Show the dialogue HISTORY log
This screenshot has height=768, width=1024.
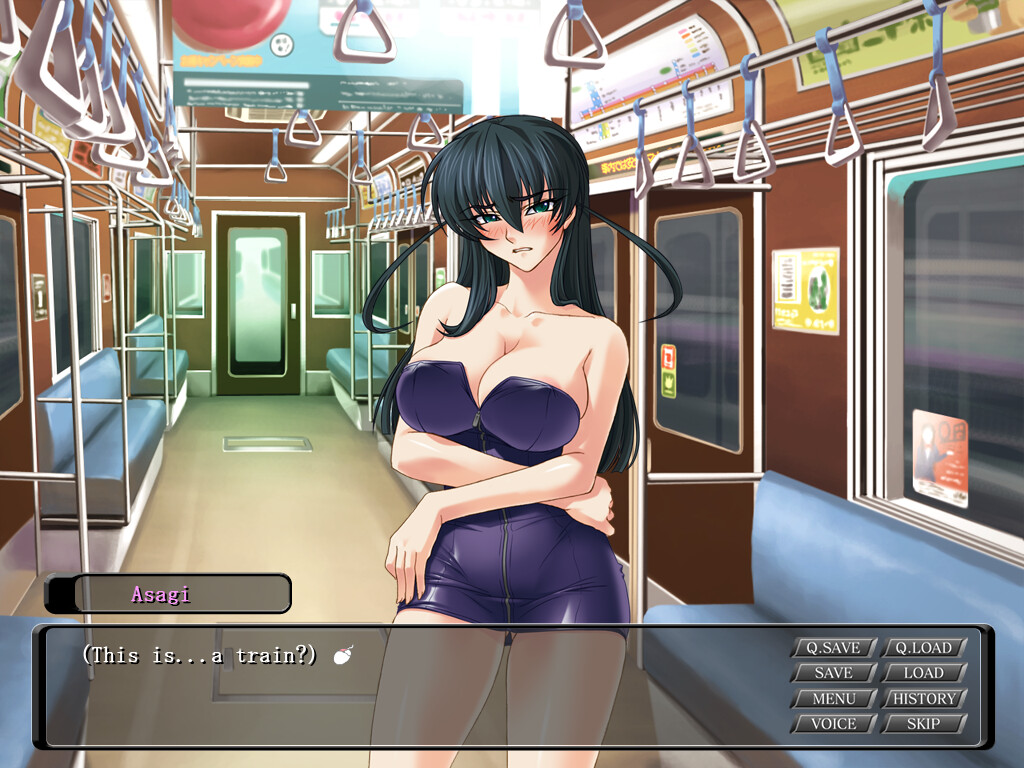[924, 698]
